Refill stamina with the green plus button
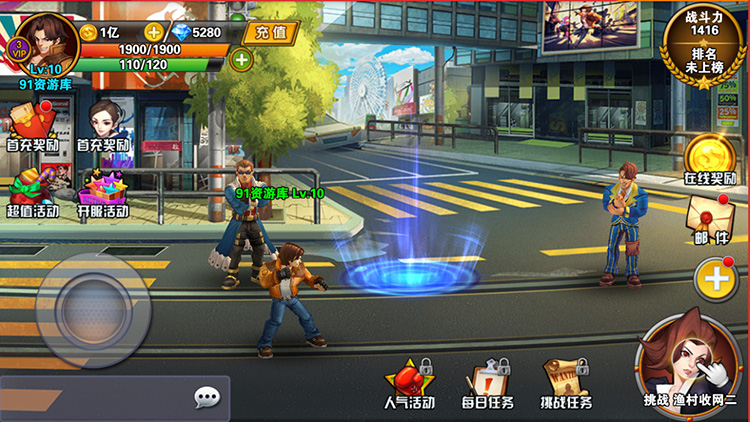This screenshot has width=750, height=422. [x=241, y=58]
